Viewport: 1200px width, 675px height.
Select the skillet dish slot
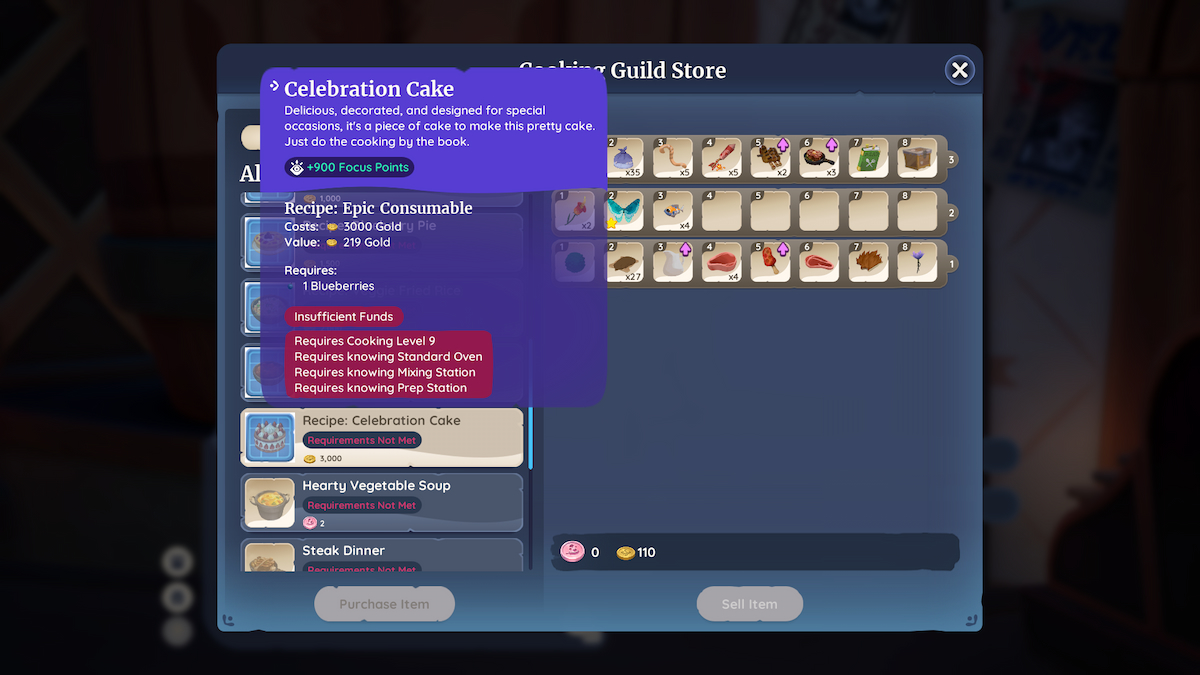point(820,158)
